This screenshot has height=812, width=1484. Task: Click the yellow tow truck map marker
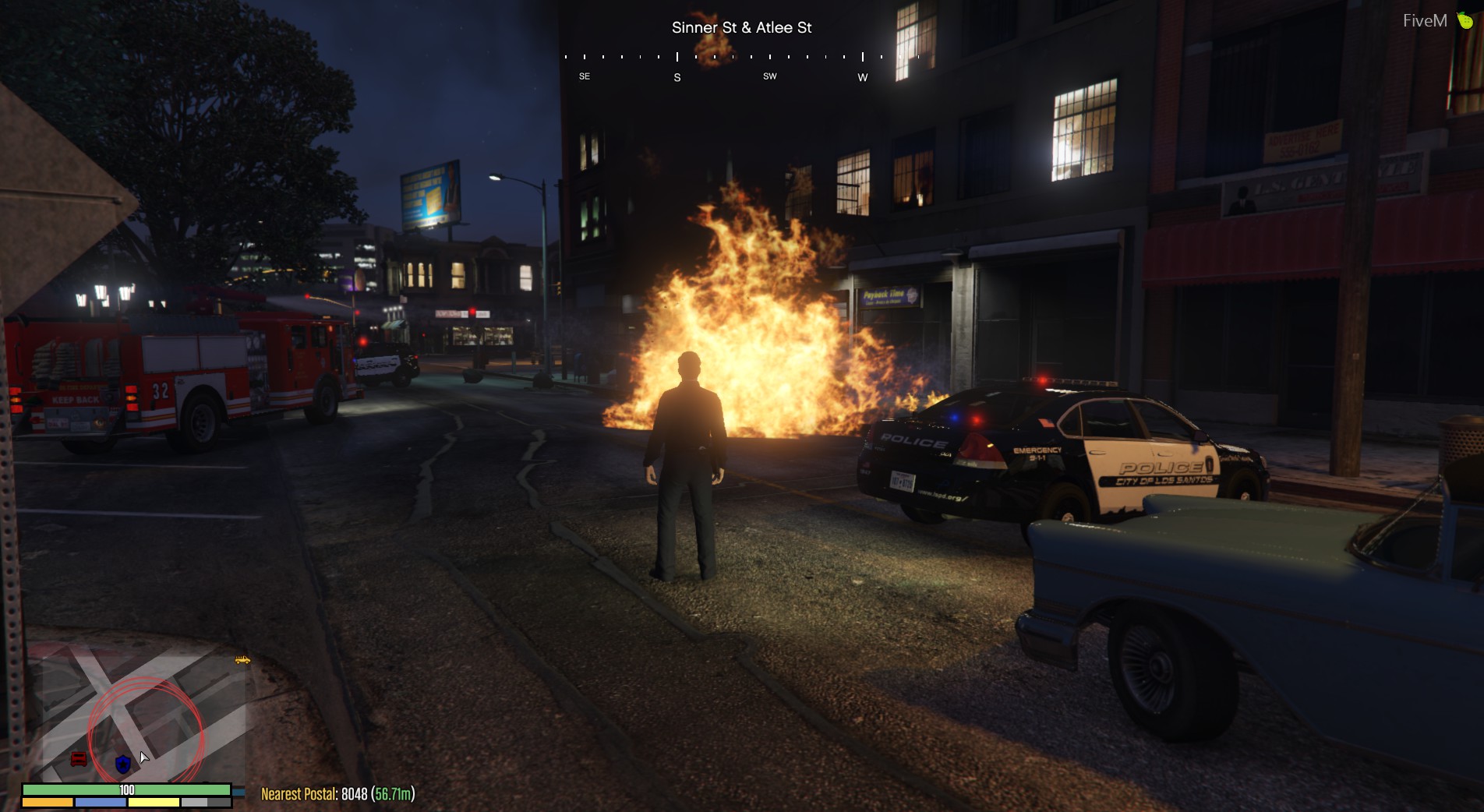tap(242, 660)
